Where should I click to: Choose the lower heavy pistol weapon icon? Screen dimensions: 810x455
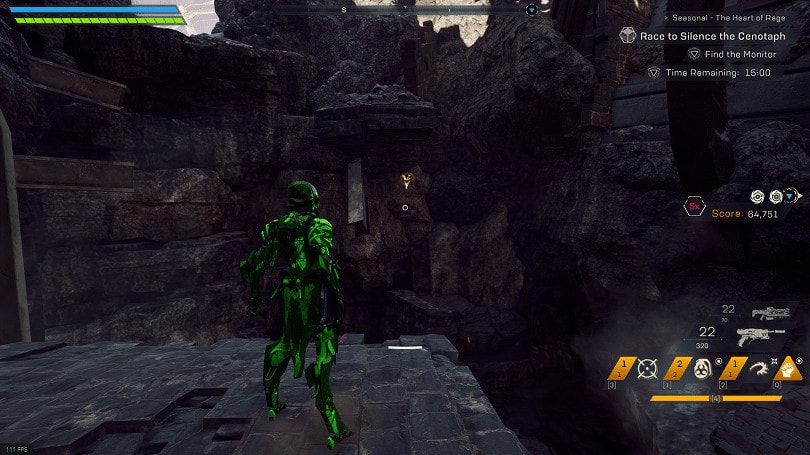[x=760, y=337]
